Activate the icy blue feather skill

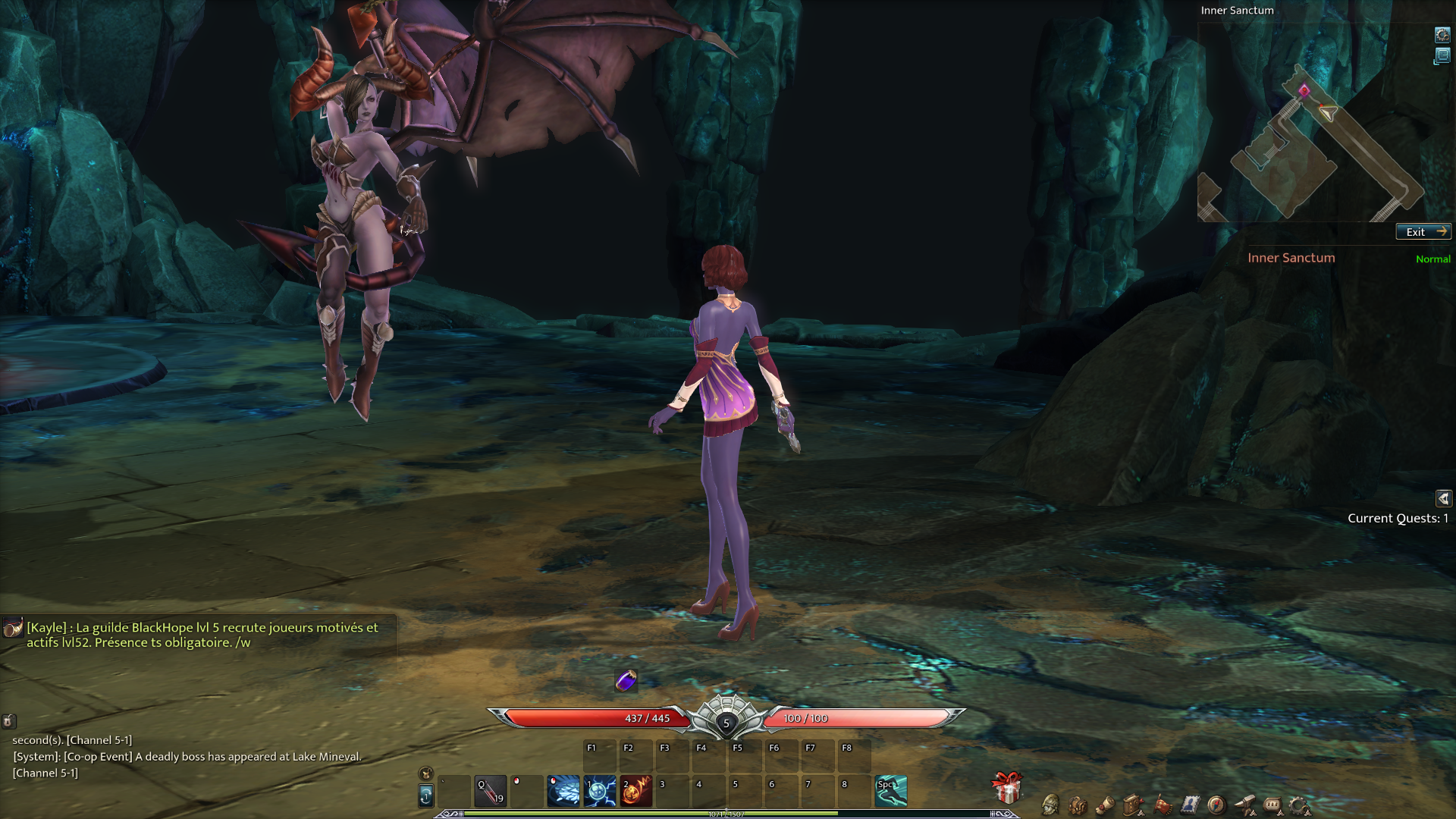(563, 791)
